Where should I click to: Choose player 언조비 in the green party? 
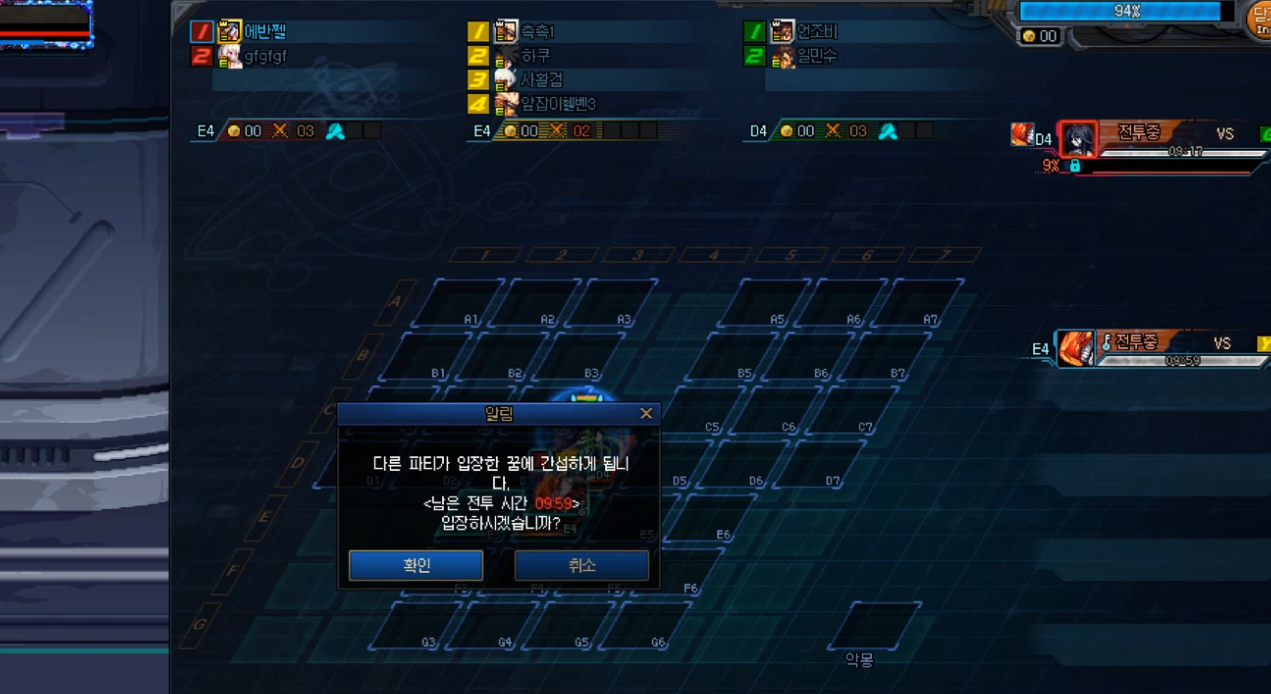[x=815, y=32]
